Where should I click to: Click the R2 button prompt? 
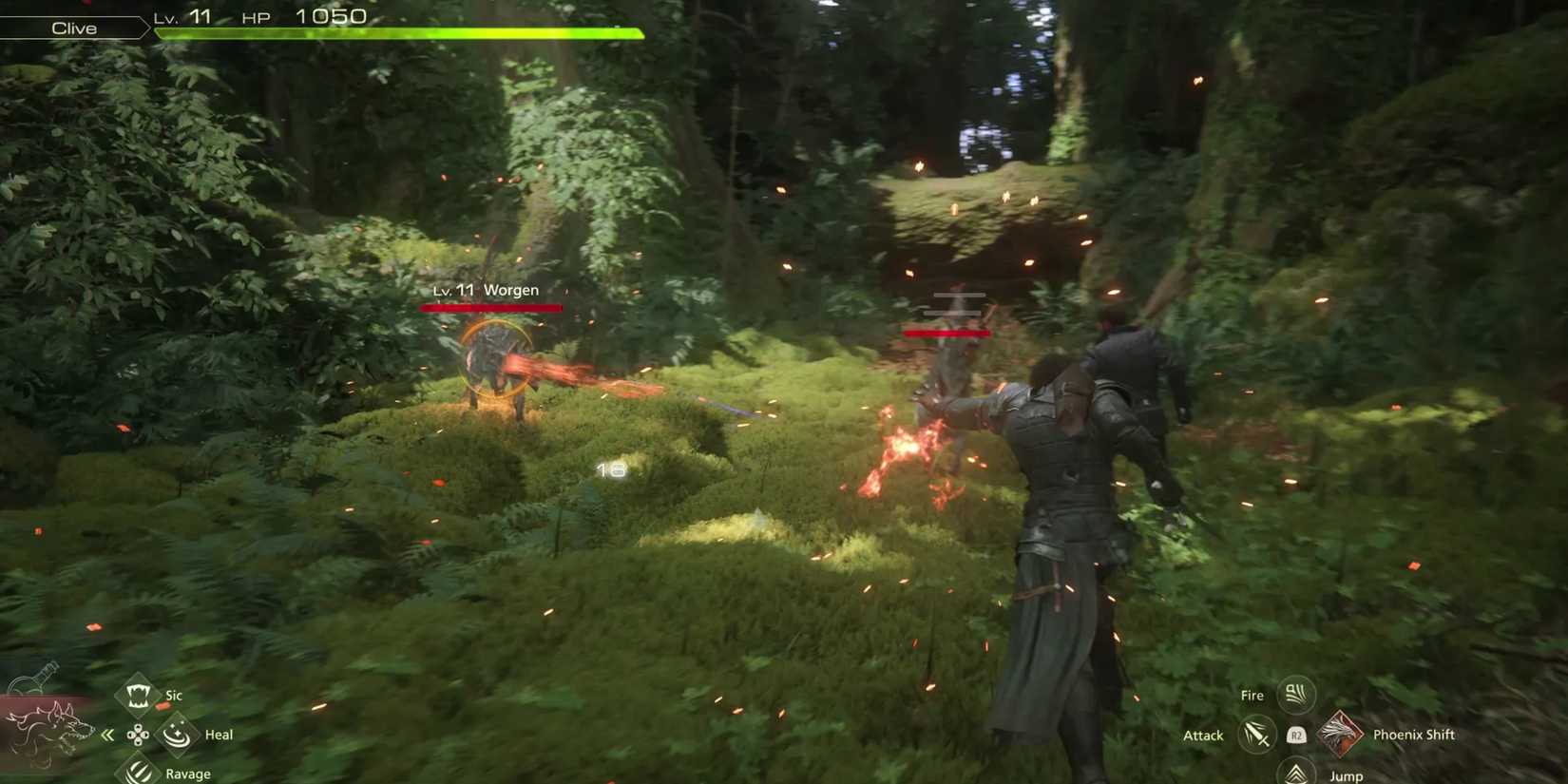coord(1295,734)
